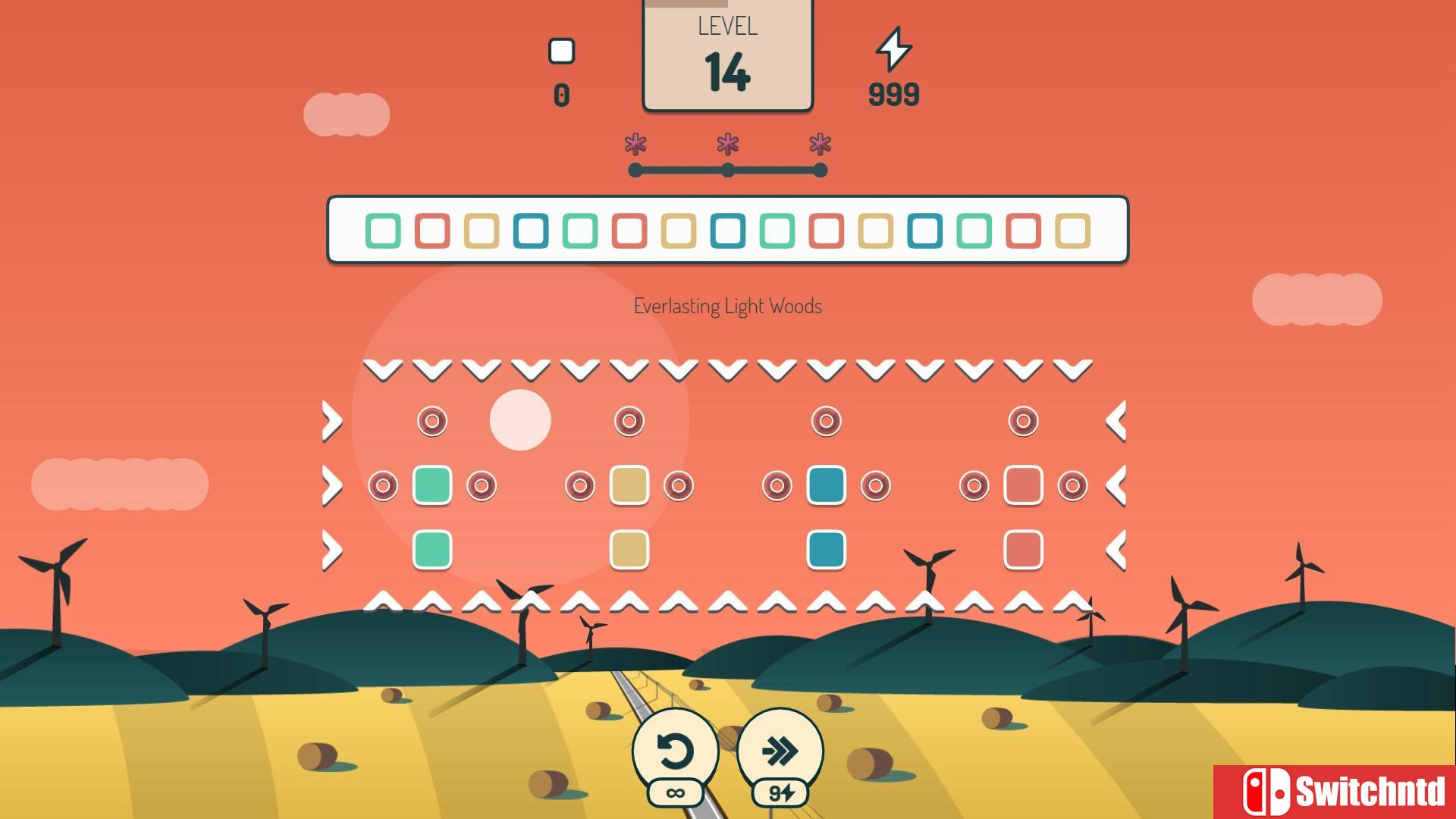Viewport: 1456px width, 819px height.
Task: Select the green tile in the ringless row
Action: 432,550
